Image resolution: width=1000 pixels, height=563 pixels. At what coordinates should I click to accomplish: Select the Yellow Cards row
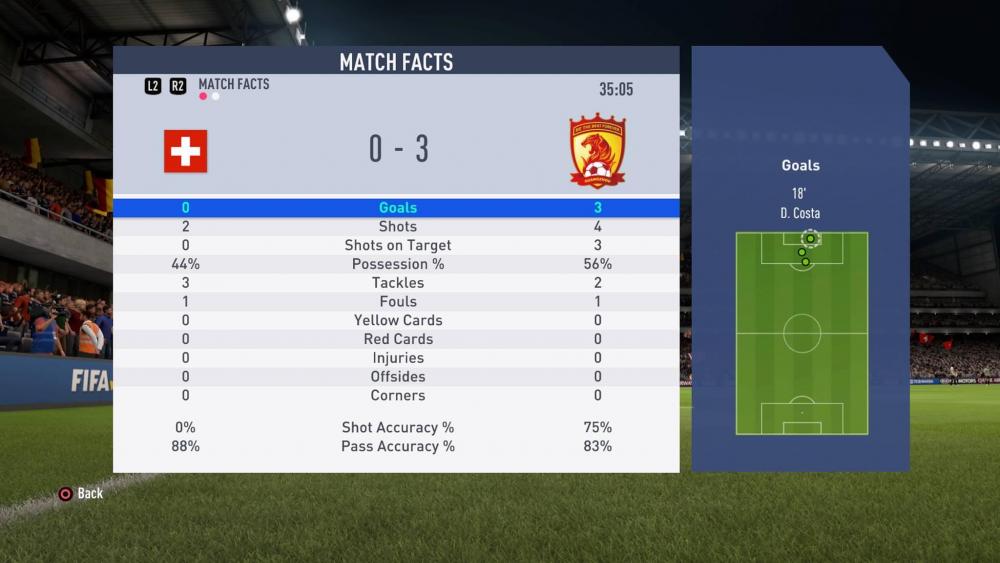coord(397,321)
